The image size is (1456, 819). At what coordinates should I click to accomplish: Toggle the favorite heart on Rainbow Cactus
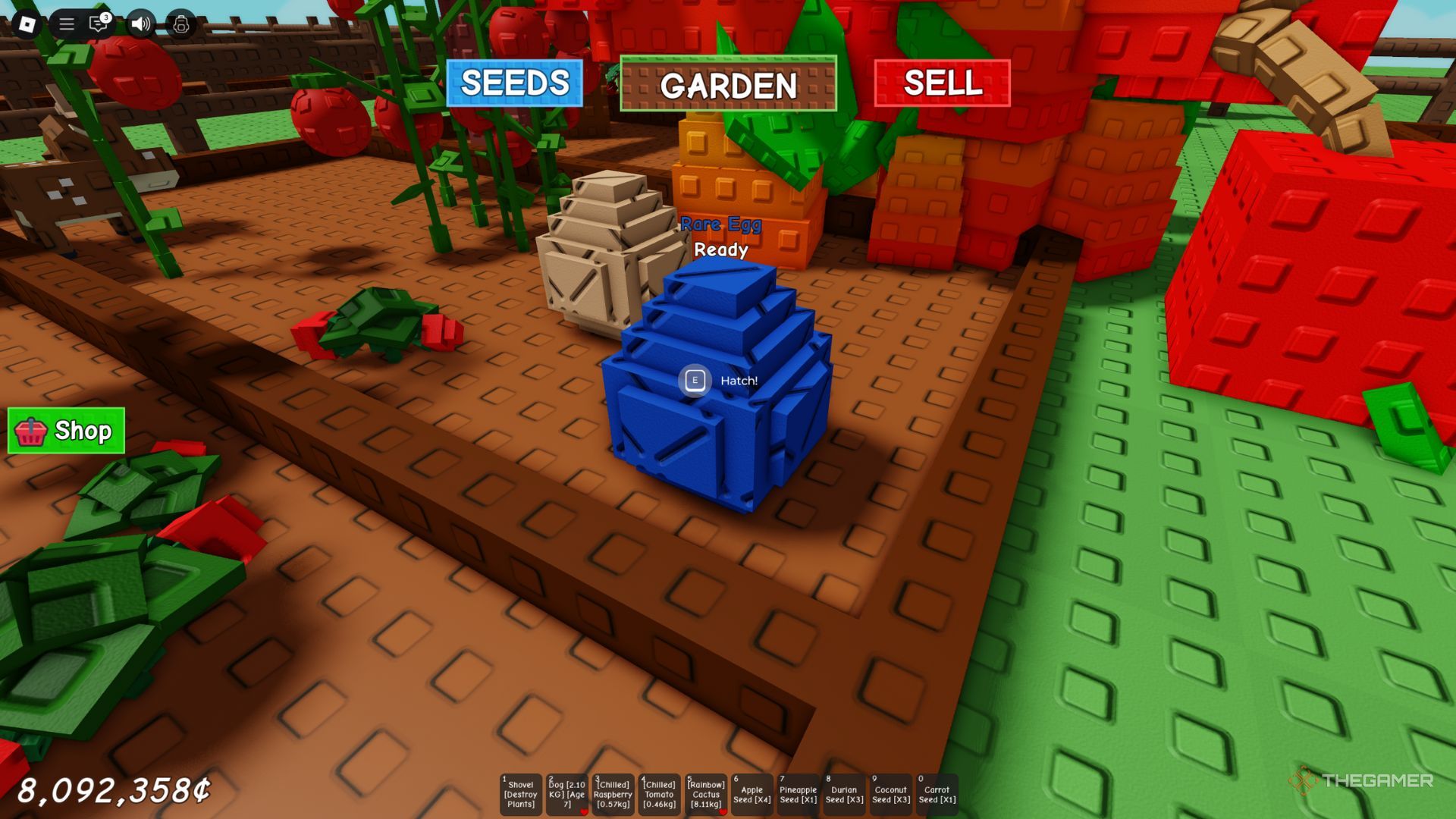(x=723, y=811)
